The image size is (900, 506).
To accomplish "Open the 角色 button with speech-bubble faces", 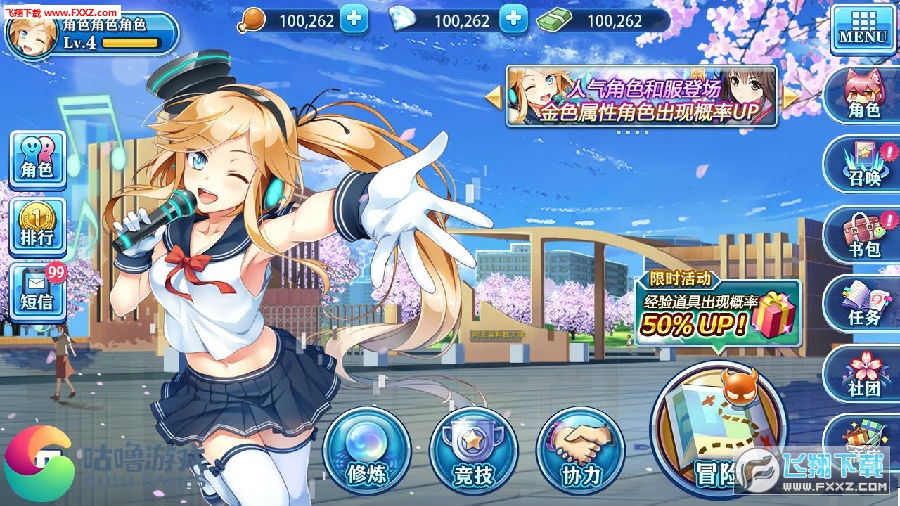I will [x=38, y=159].
